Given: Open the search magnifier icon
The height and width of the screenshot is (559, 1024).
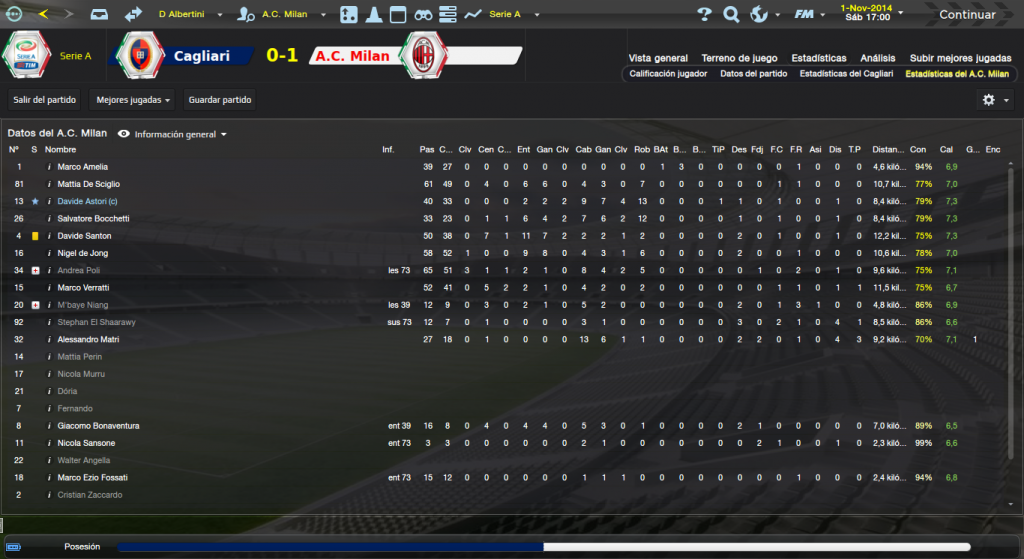Looking at the screenshot, I should click(731, 15).
